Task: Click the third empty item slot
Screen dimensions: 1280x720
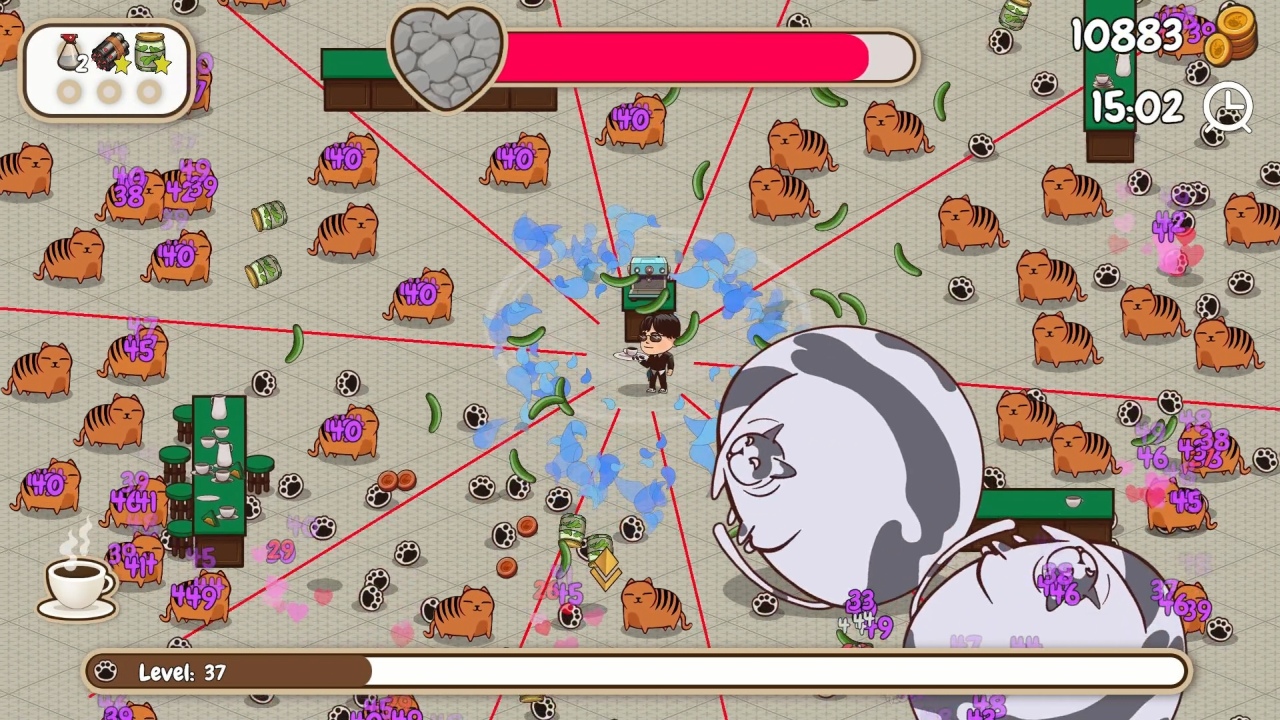Action: [x=146, y=92]
